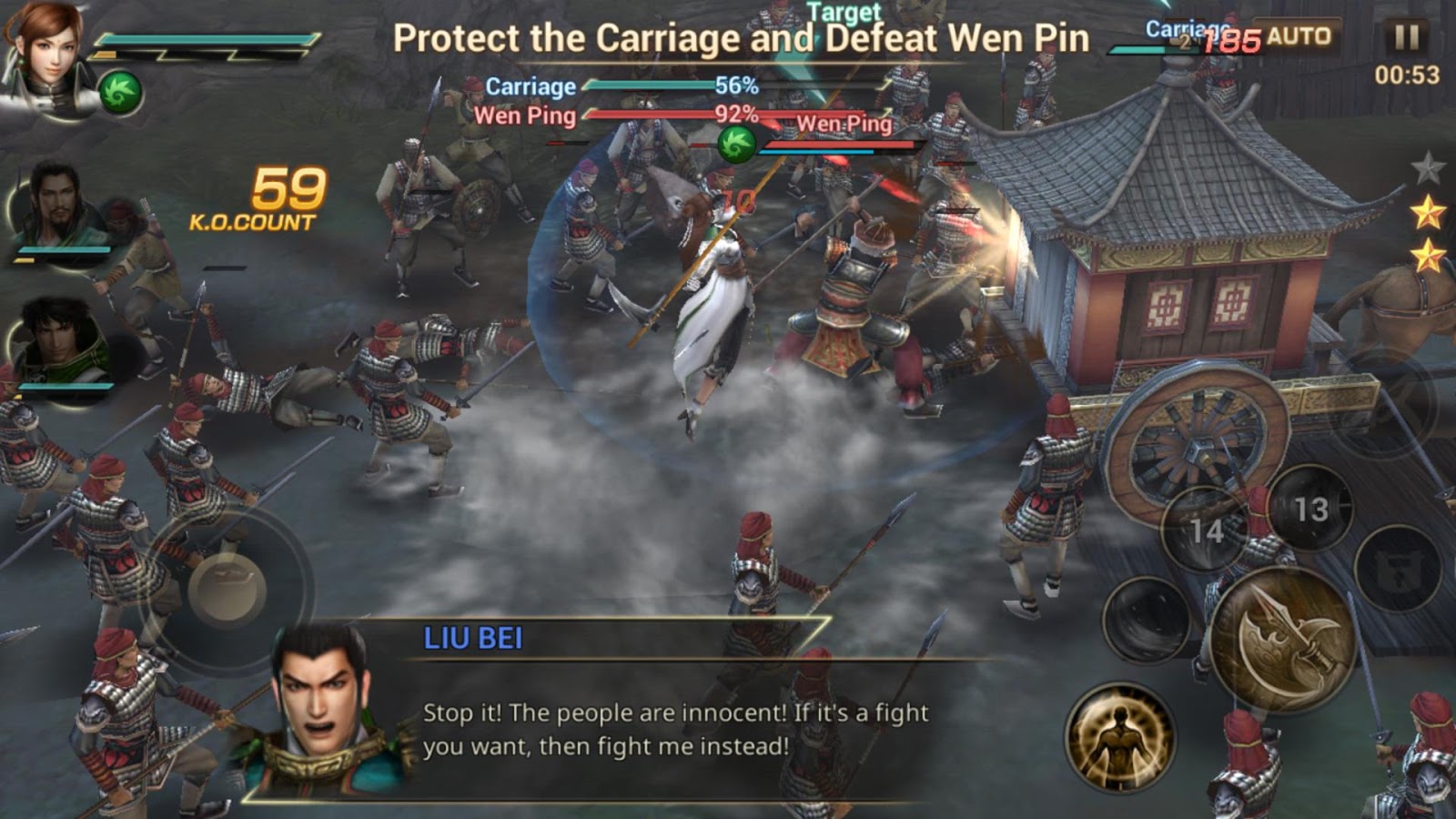
Task: Use the skill on 13-second cooldown
Action: click(x=1310, y=511)
